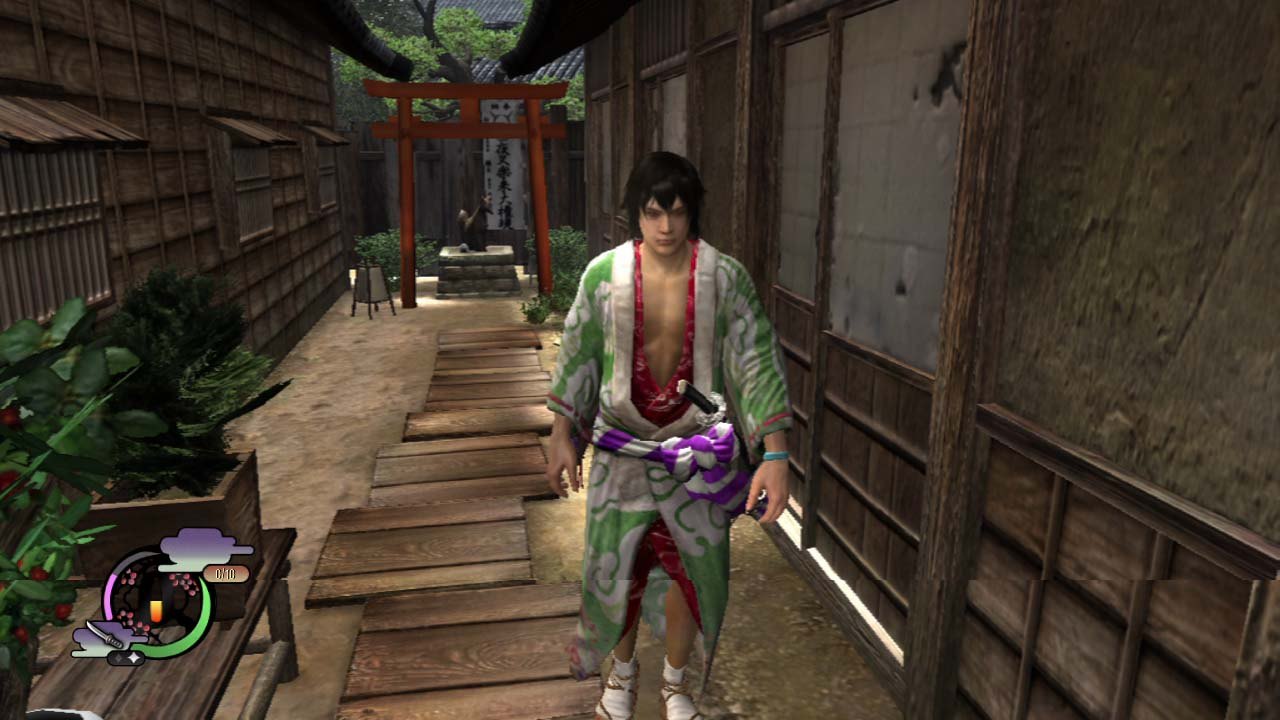The image size is (1280, 720).
Task: Click the magenta gauge segment
Action: click(109, 595)
